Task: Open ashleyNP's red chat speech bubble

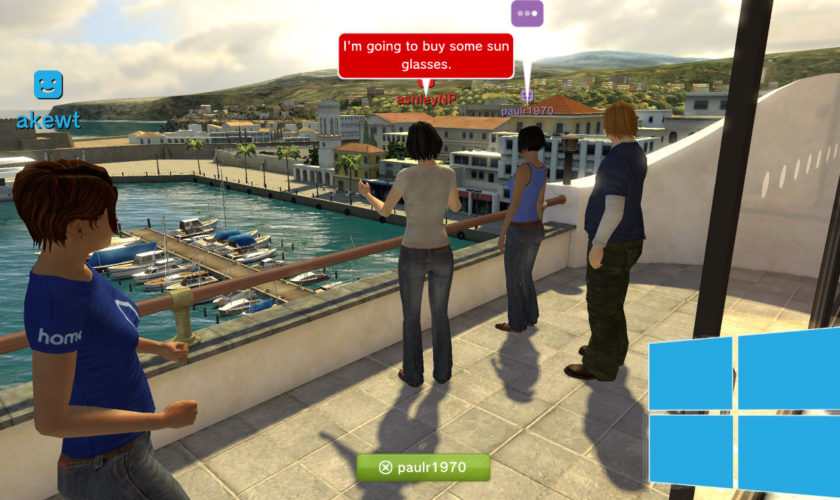Action: point(425,55)
